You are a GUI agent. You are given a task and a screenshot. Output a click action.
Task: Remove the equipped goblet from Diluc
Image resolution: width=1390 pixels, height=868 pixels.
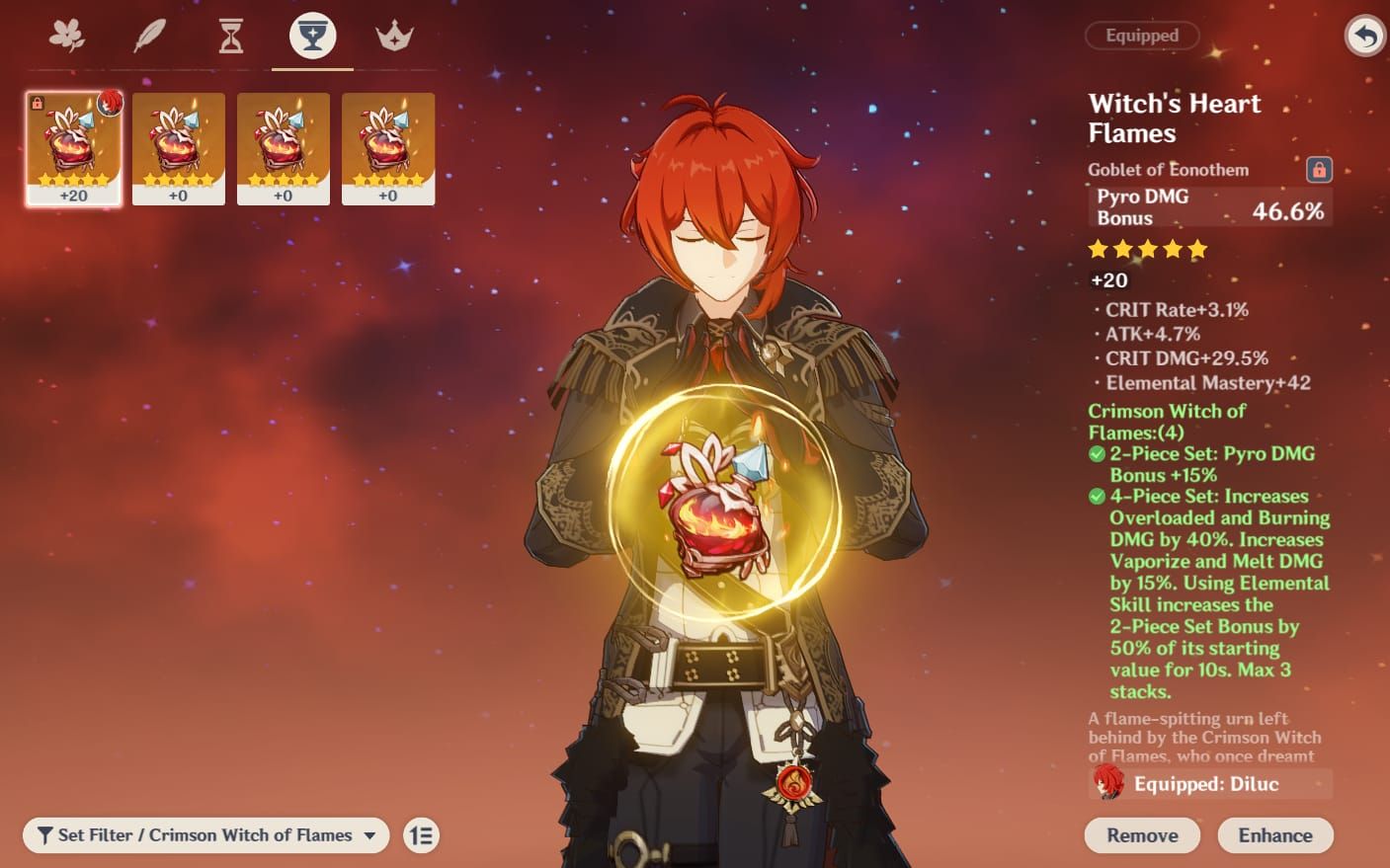(1142, 835)
